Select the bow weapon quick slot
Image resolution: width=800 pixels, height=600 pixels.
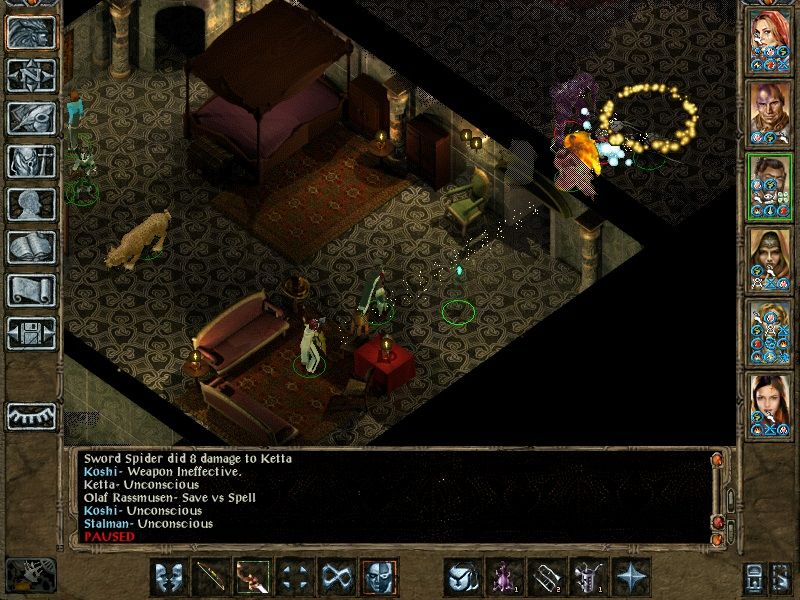[212, 577]
